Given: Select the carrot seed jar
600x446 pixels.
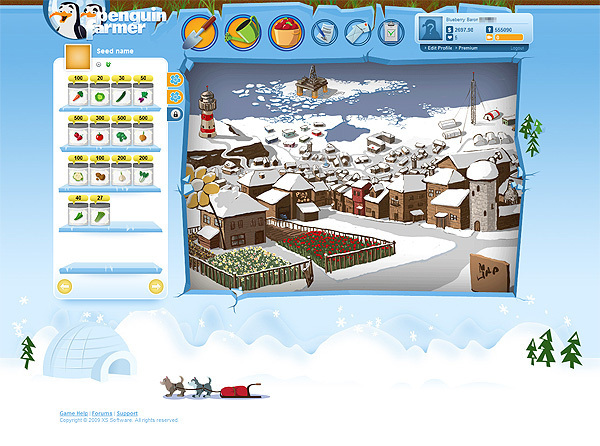Looking at the screenshot, I should (x=78, y=97).
